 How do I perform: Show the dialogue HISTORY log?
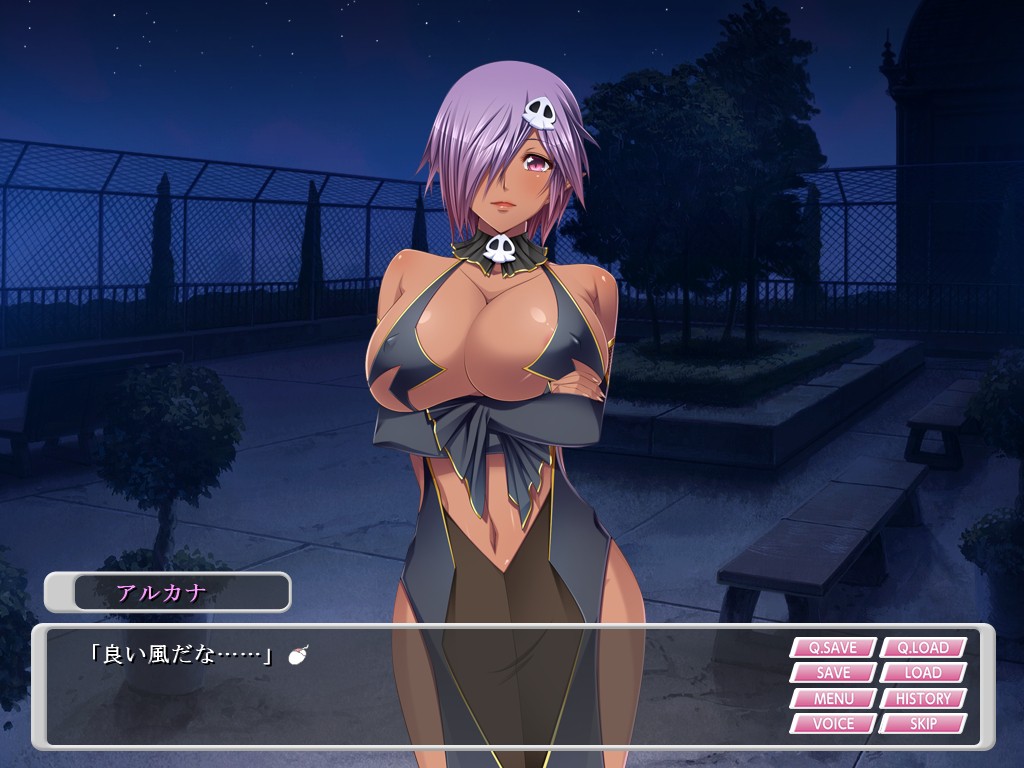coord(923,698)
